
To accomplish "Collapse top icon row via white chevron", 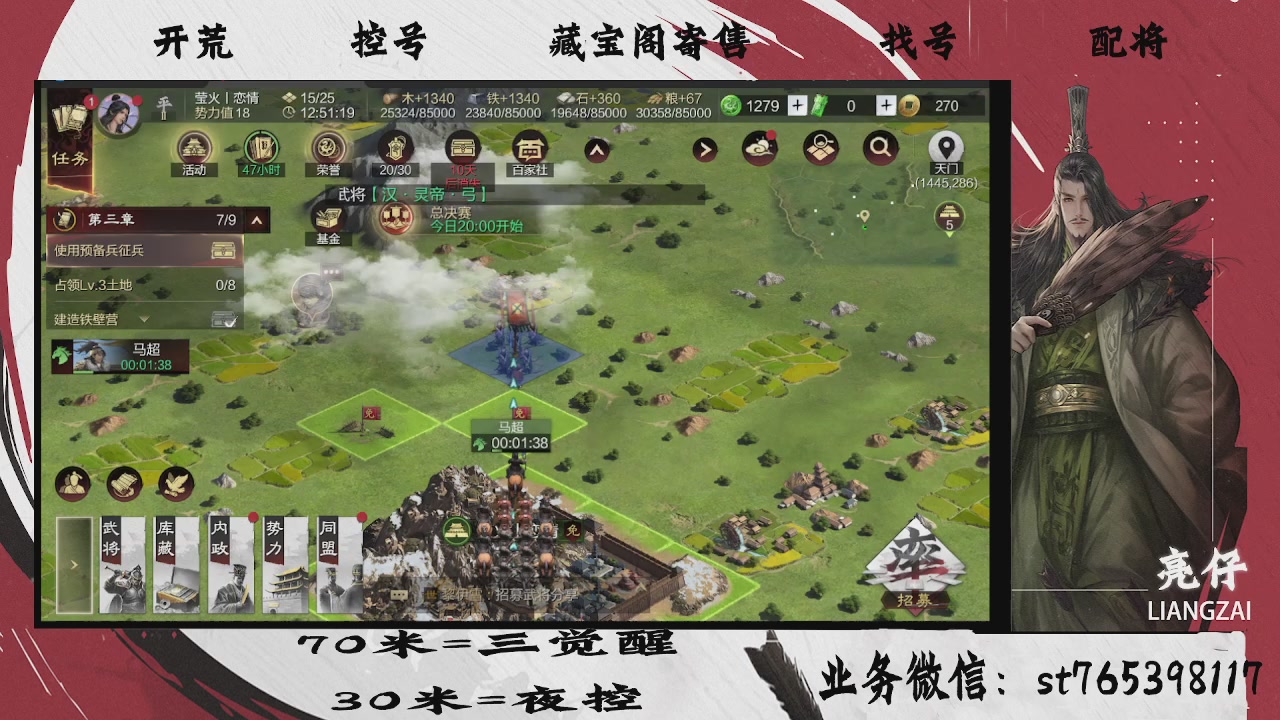I will click(x=596, y=148).
